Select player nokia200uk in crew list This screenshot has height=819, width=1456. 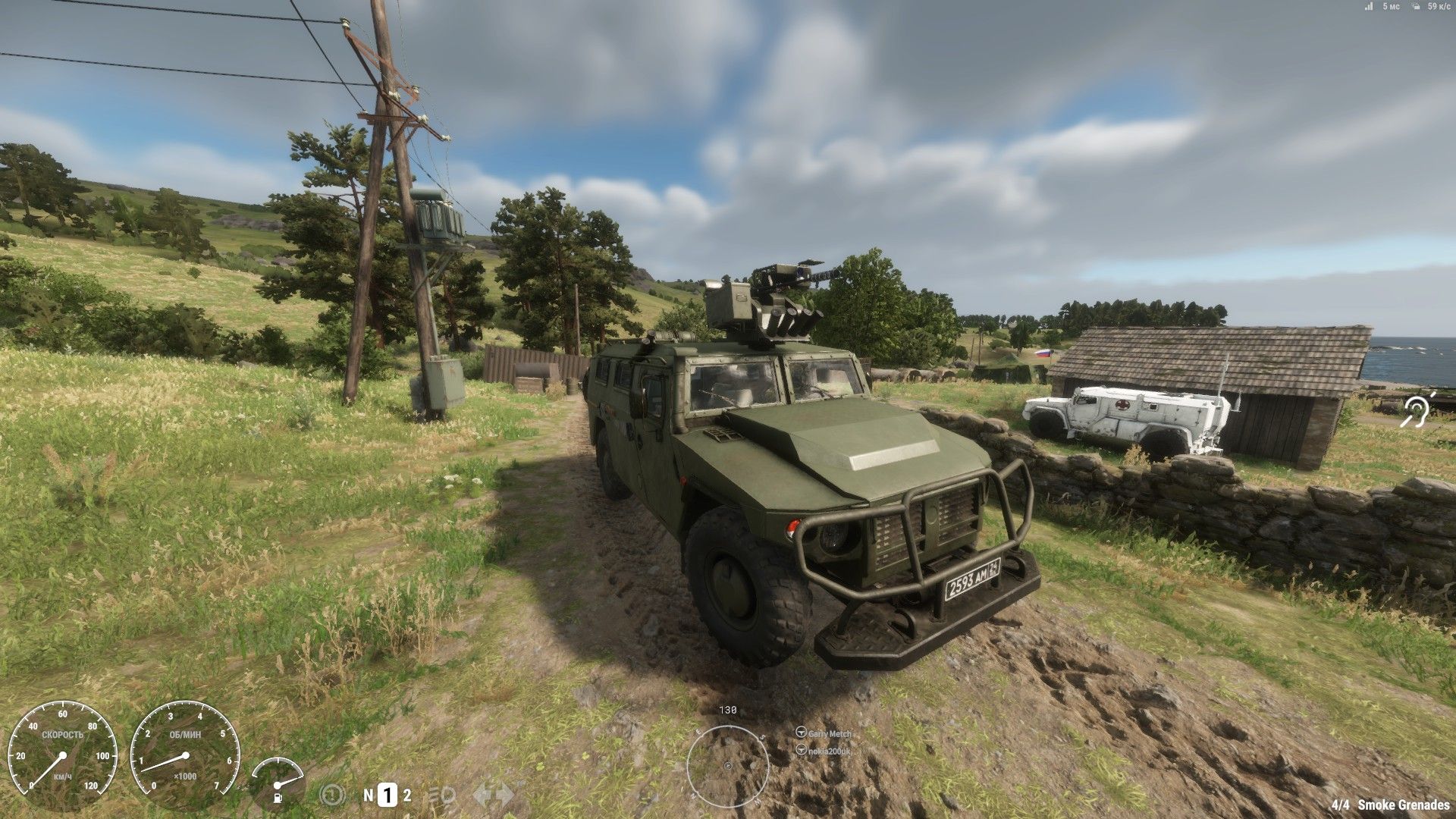tap(829, 751)
